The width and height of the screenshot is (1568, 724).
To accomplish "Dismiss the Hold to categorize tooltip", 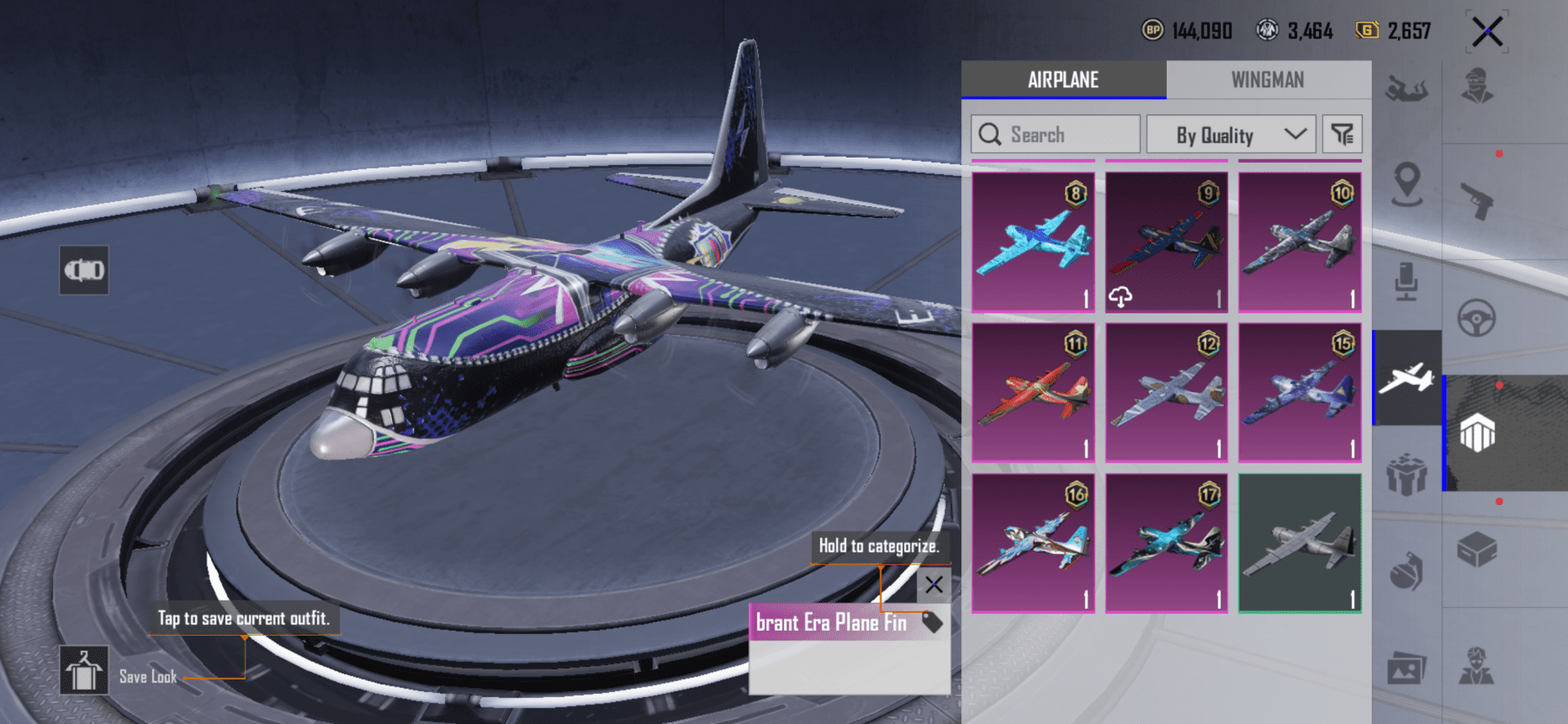I will click(934, 584).
